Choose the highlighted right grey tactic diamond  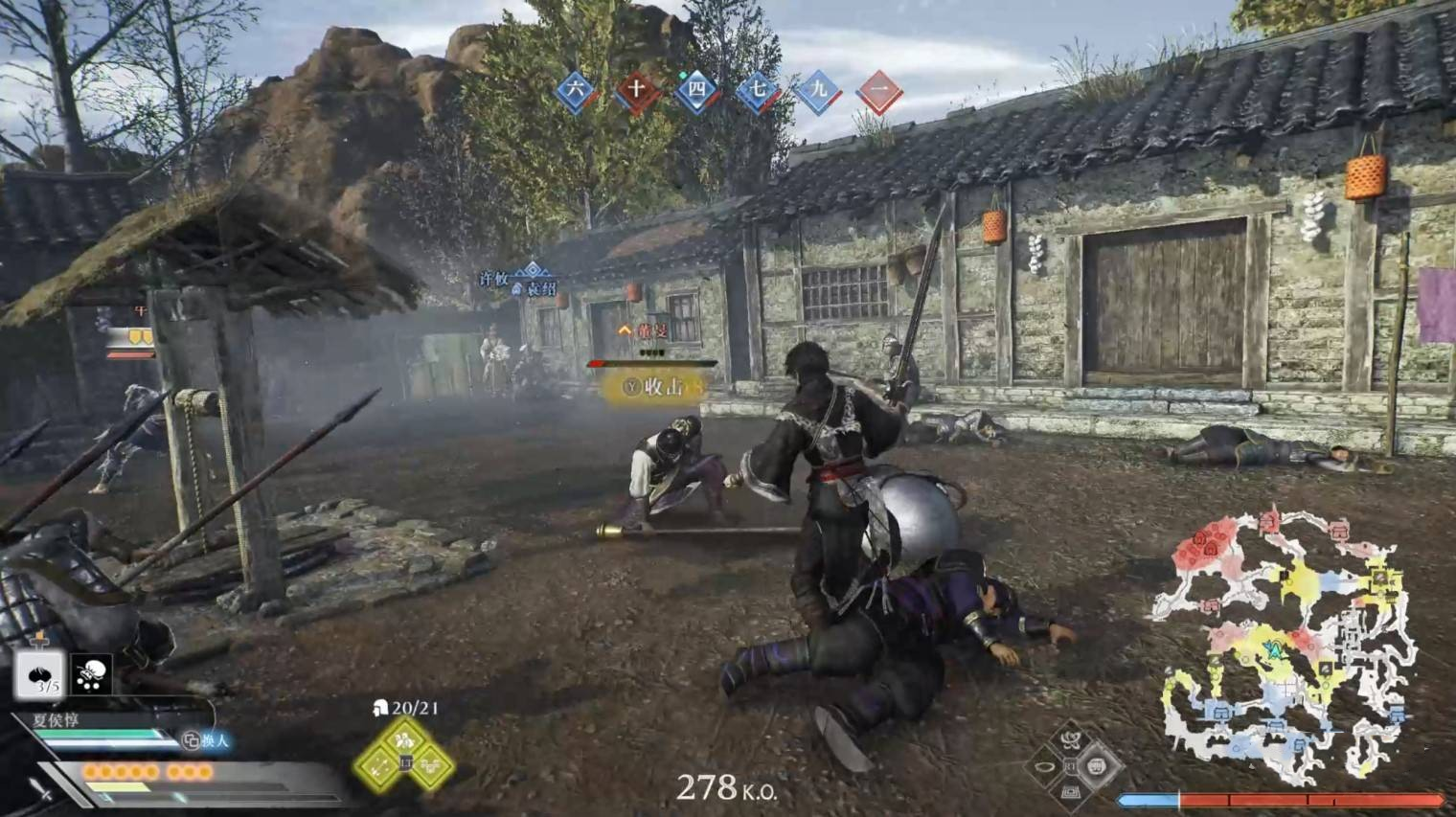[1098, 765]
